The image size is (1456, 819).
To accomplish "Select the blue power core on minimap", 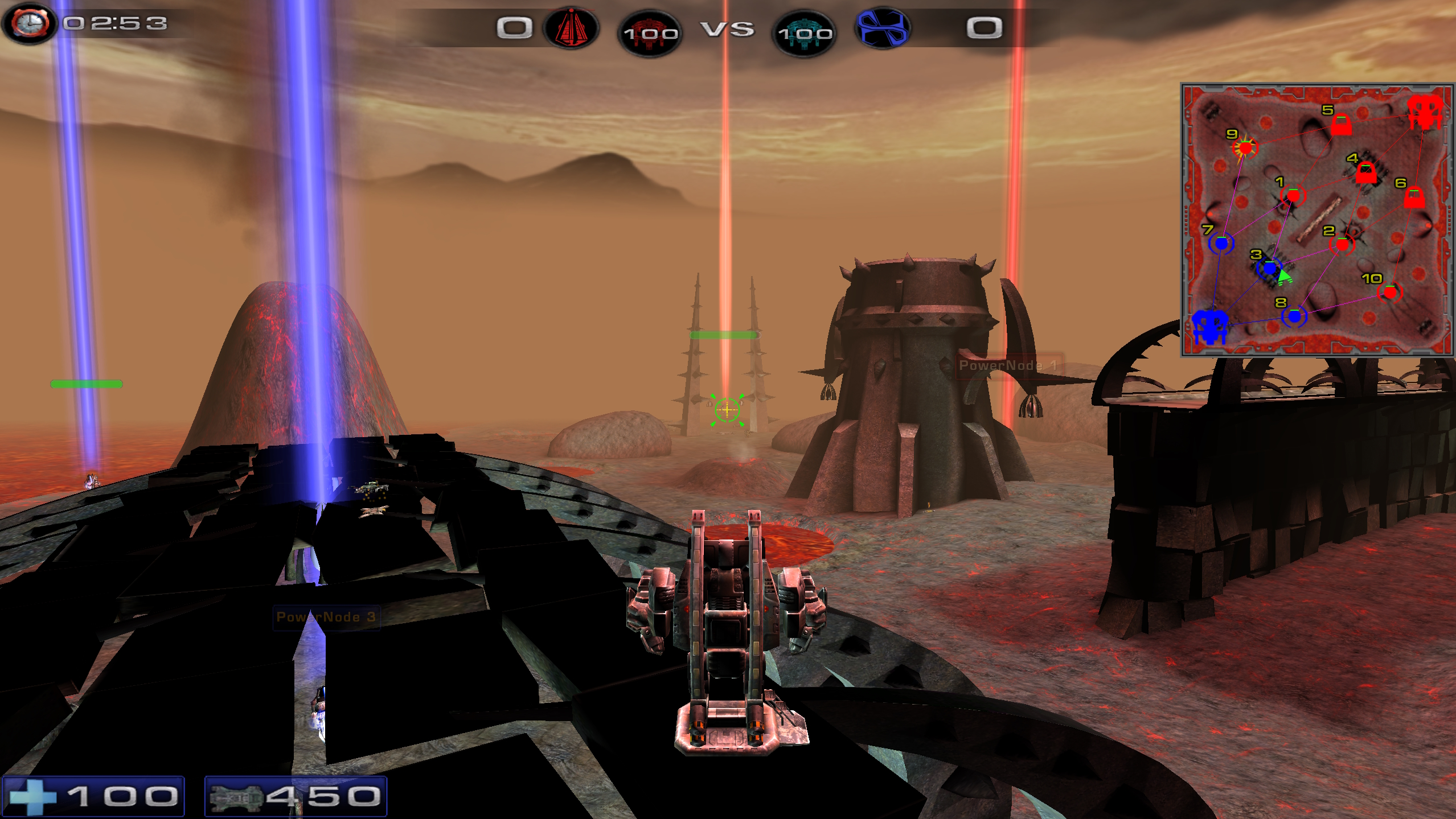I will click(x=1209, y=327).
